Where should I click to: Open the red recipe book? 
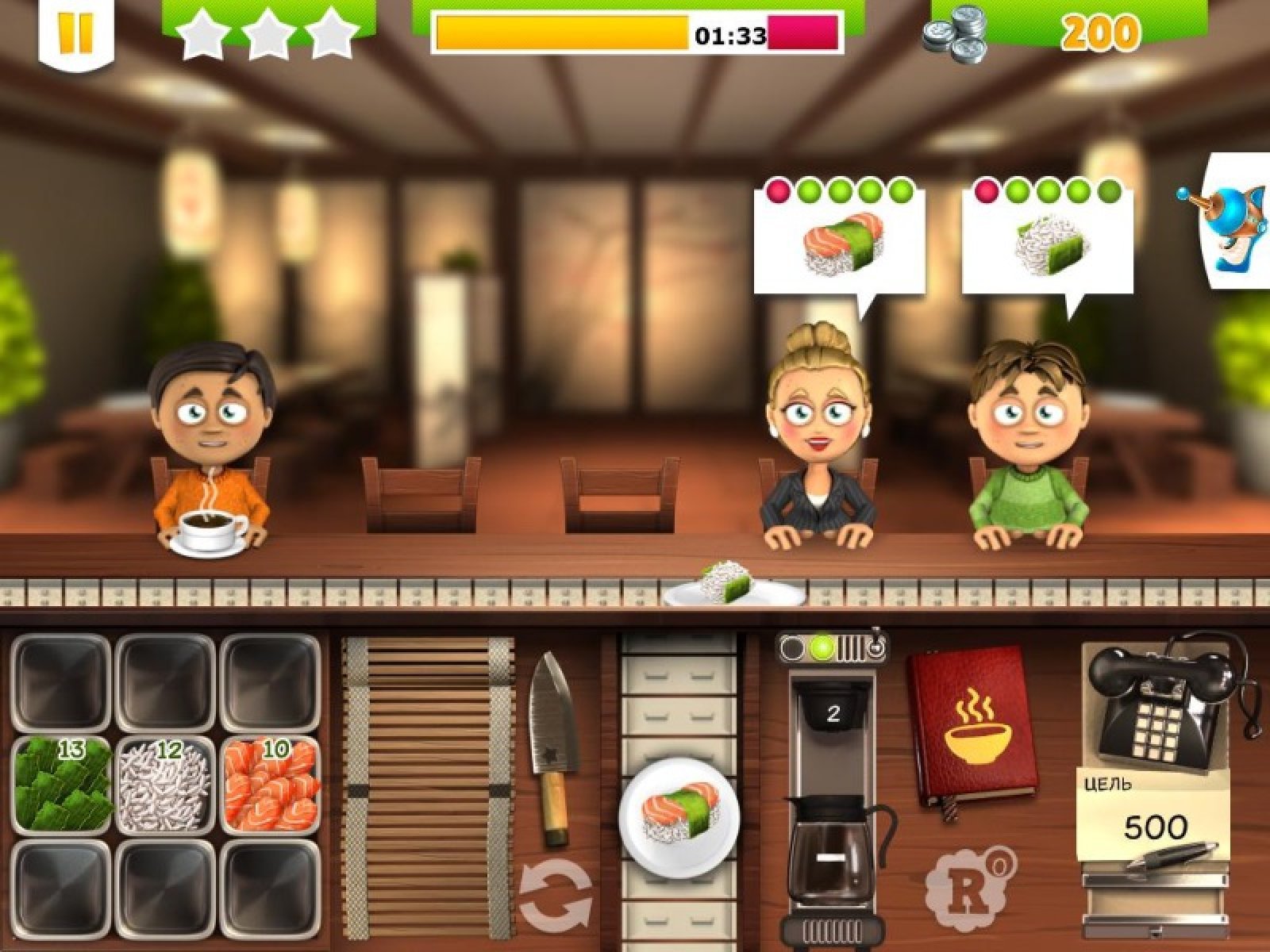pos(972,726)
